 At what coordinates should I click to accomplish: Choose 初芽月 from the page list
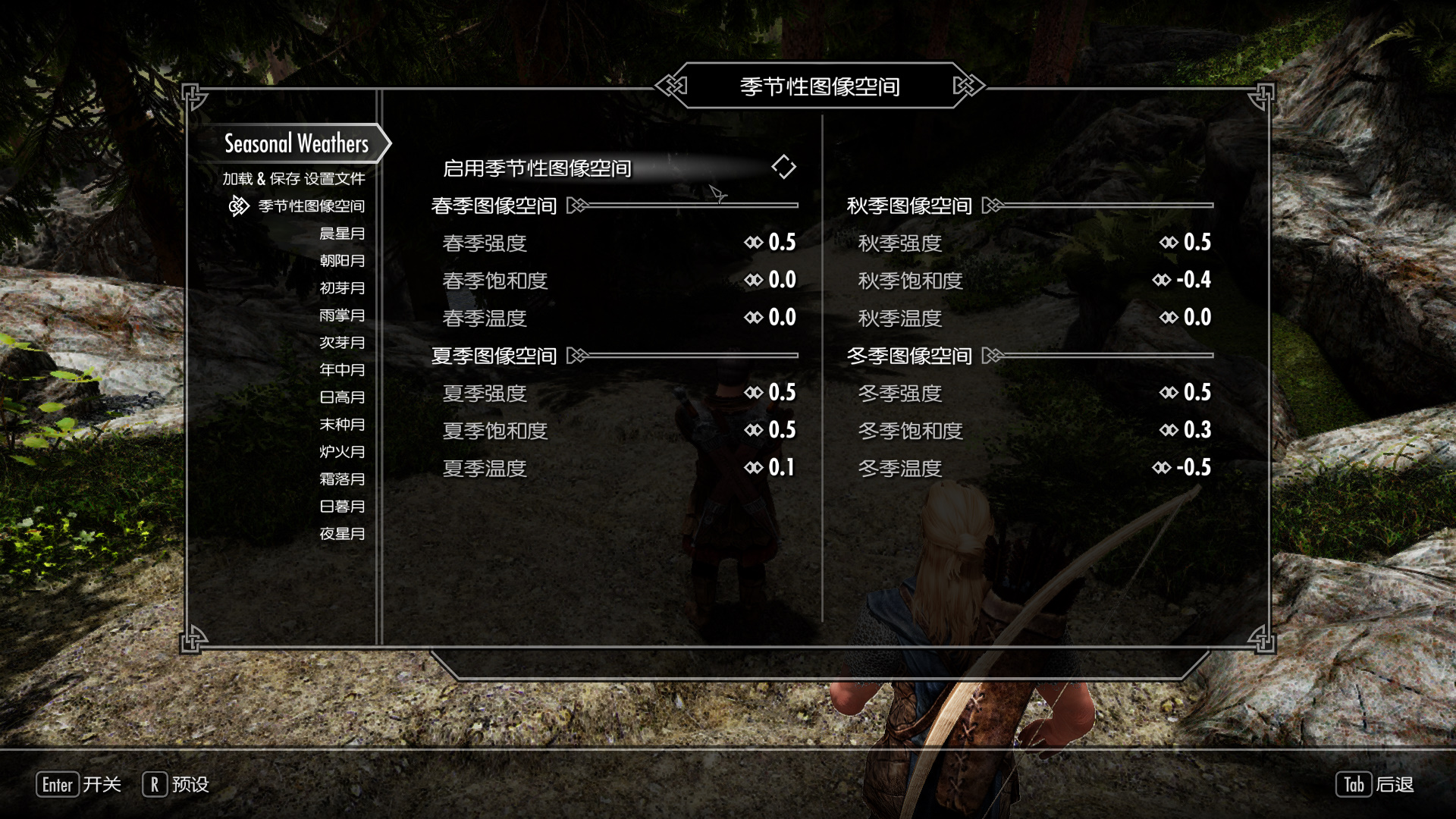(342, 288)
